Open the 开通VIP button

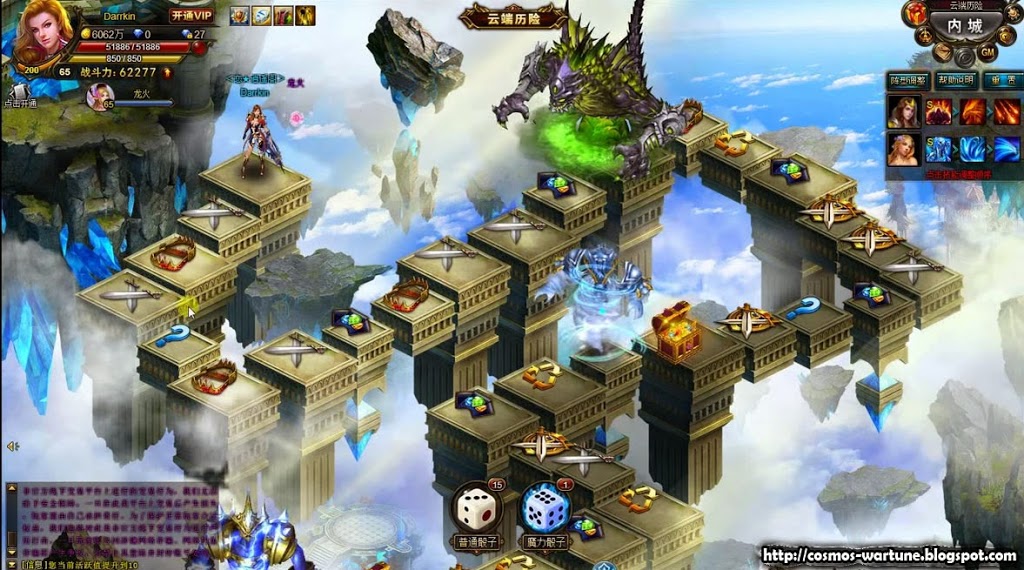191,15
